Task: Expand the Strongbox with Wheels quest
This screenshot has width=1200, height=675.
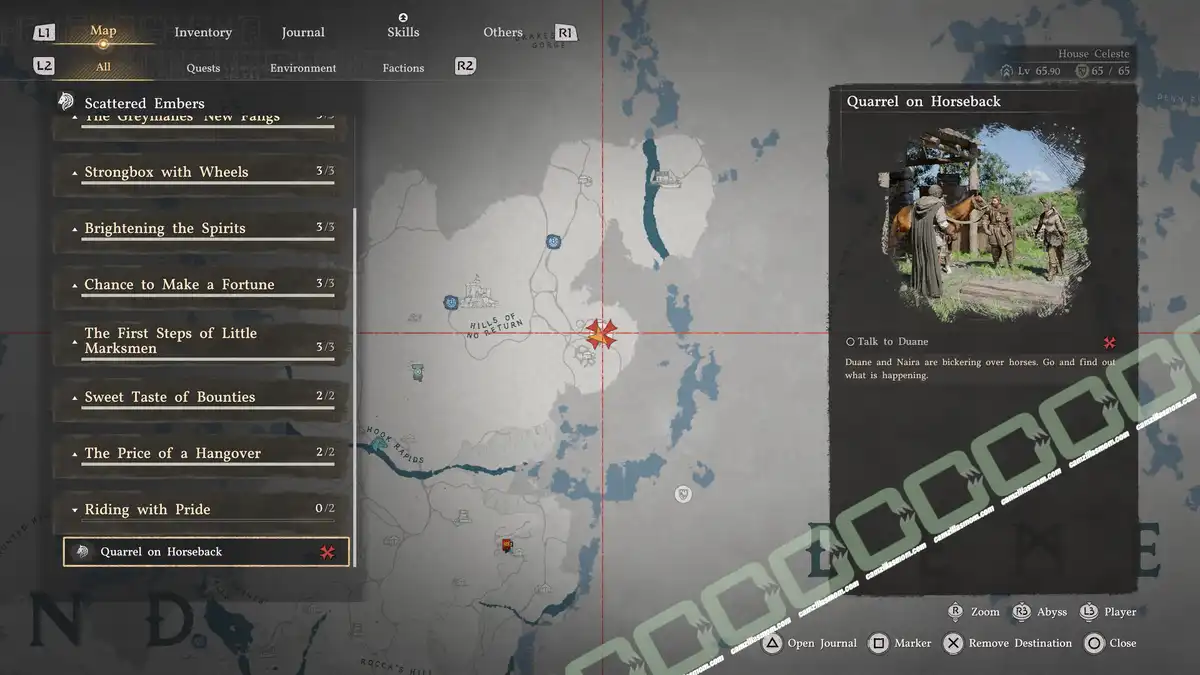Action: point(200,172)
